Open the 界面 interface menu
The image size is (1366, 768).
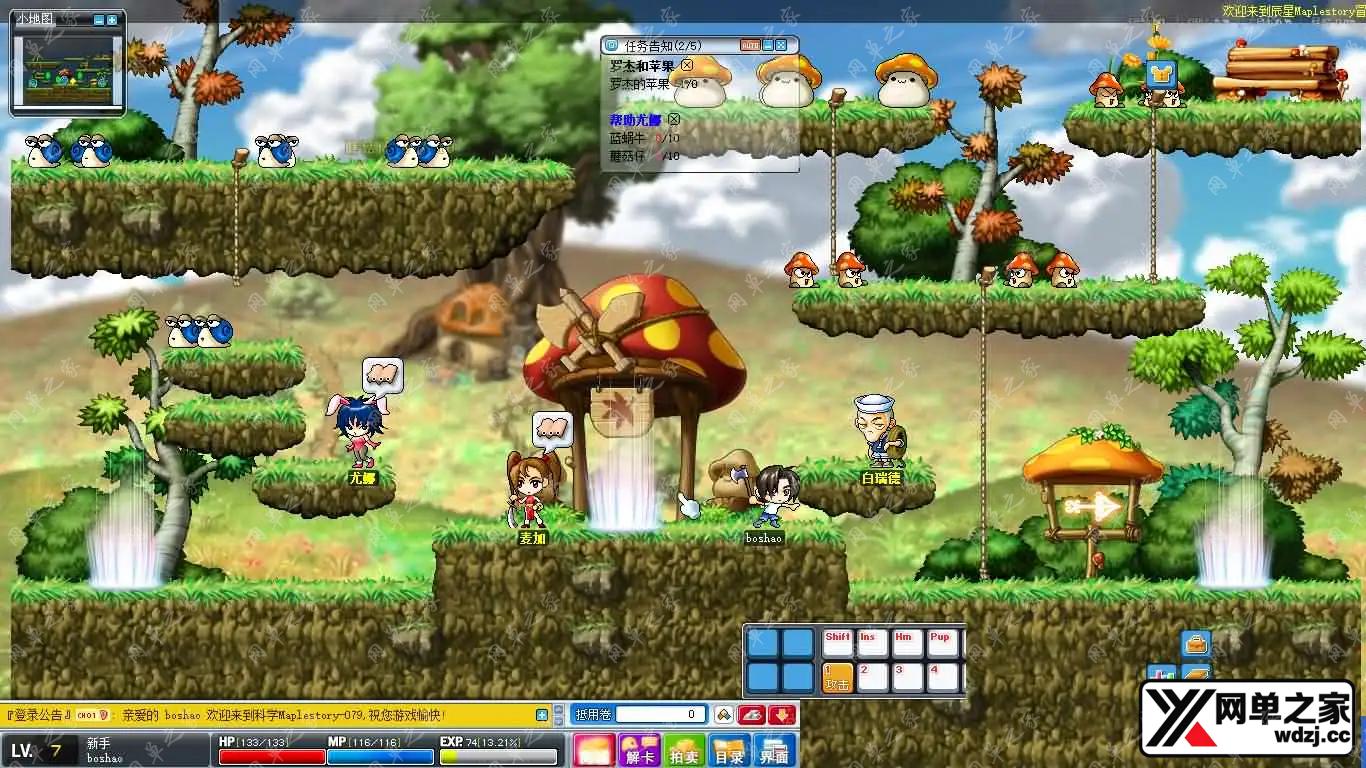[x=775, y=751]
